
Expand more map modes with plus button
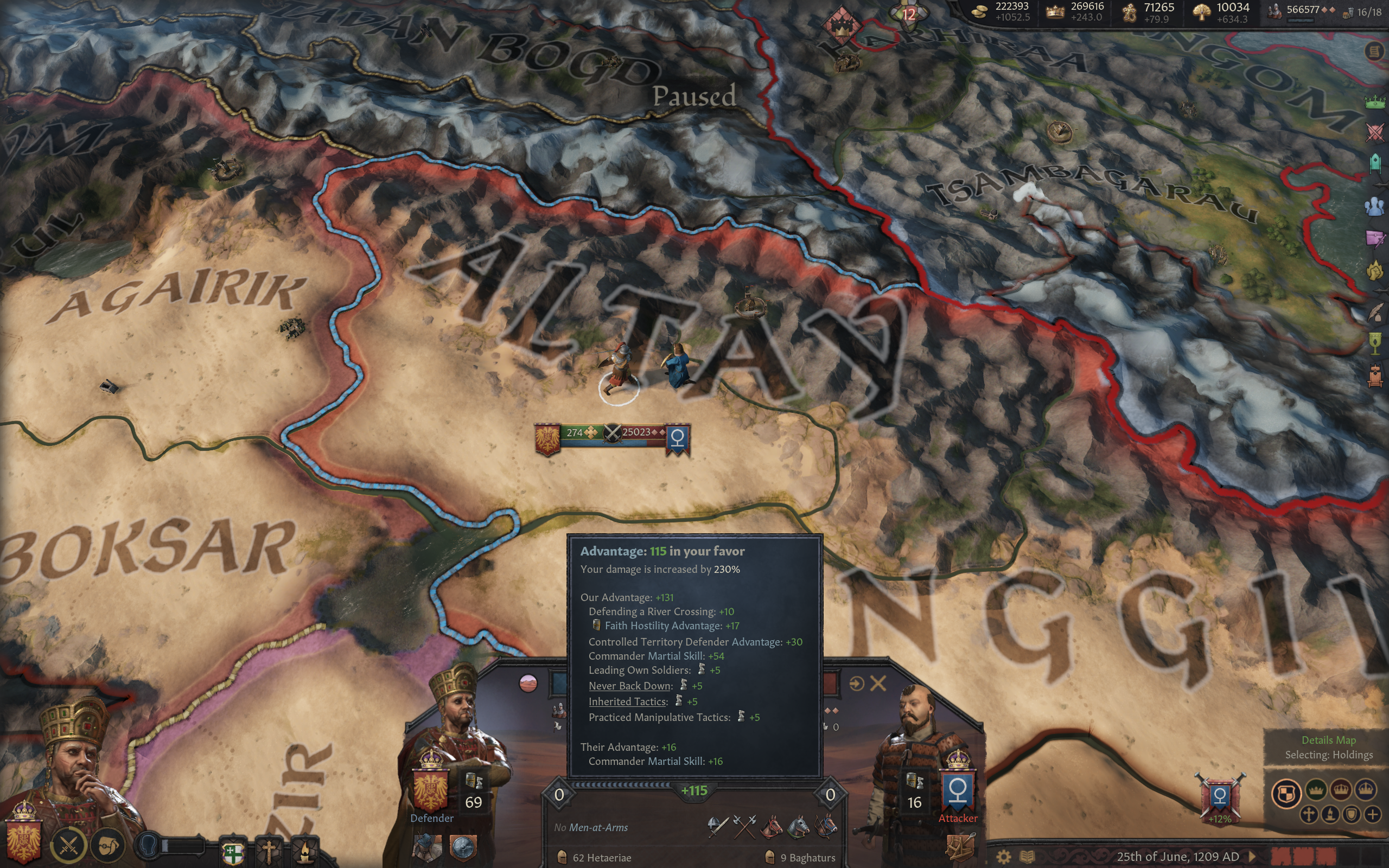[1372, 814]
